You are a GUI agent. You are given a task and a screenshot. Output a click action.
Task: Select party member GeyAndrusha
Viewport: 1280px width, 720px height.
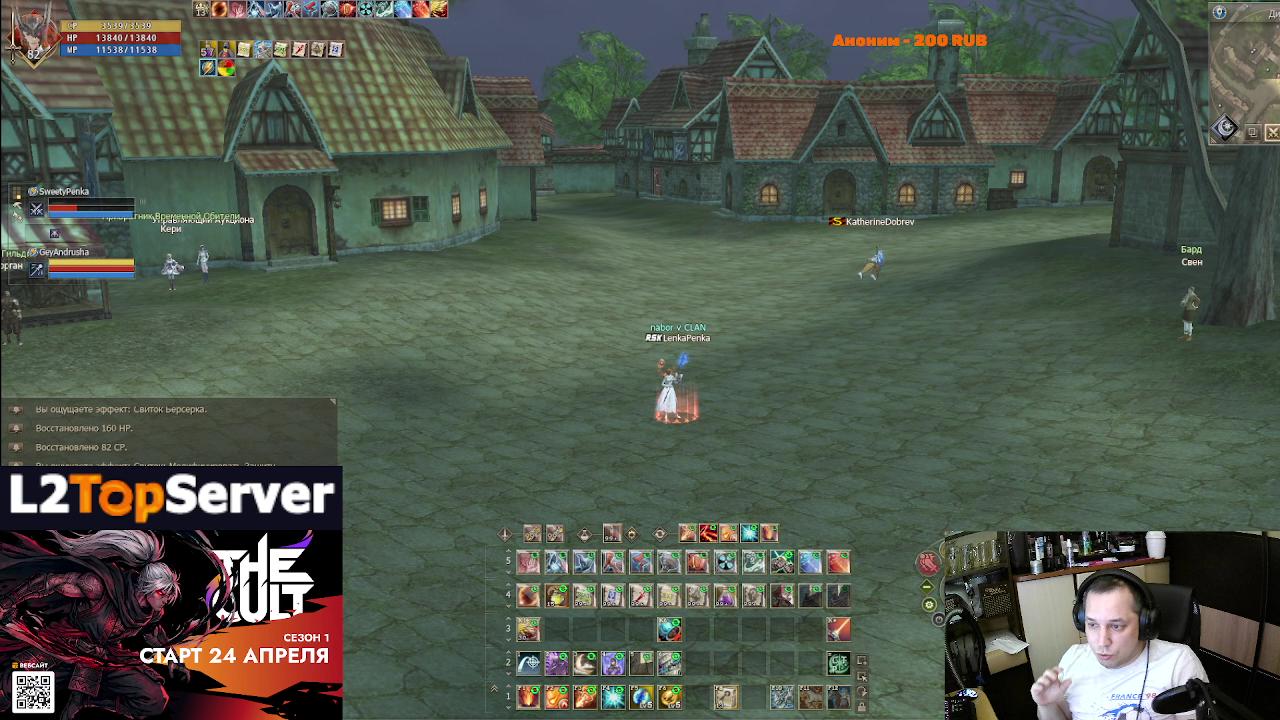point(64,253)
